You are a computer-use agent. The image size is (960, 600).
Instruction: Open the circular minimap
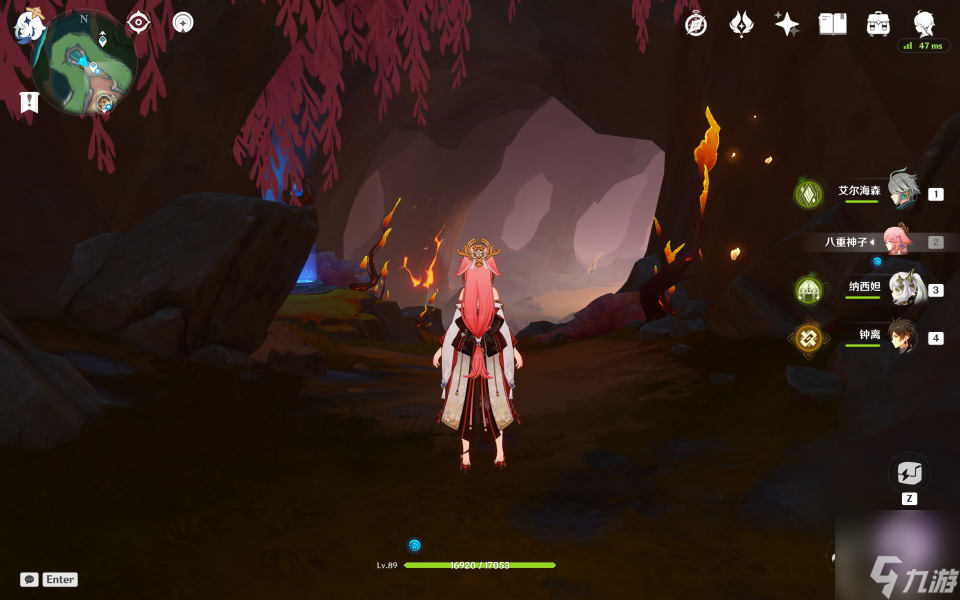coord(84,64)
